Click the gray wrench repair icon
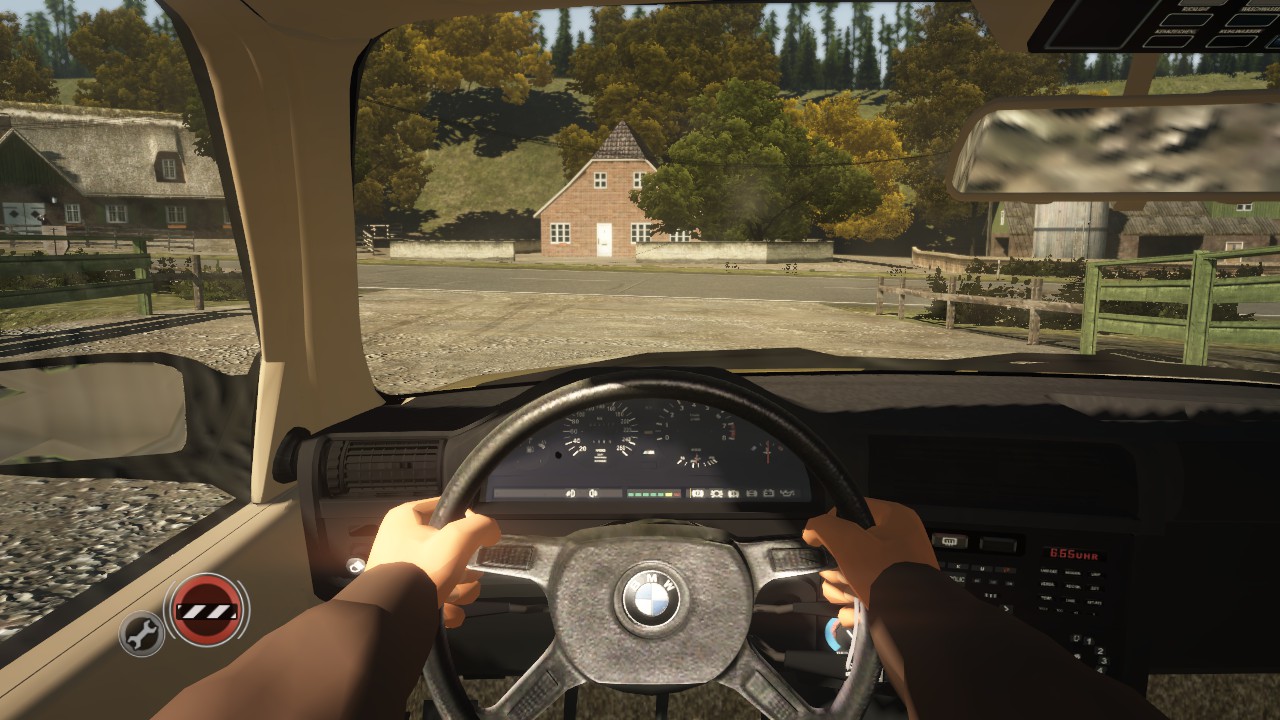Image resolution: width=1280 pixels, height=720 pixels. pos(142,633)
